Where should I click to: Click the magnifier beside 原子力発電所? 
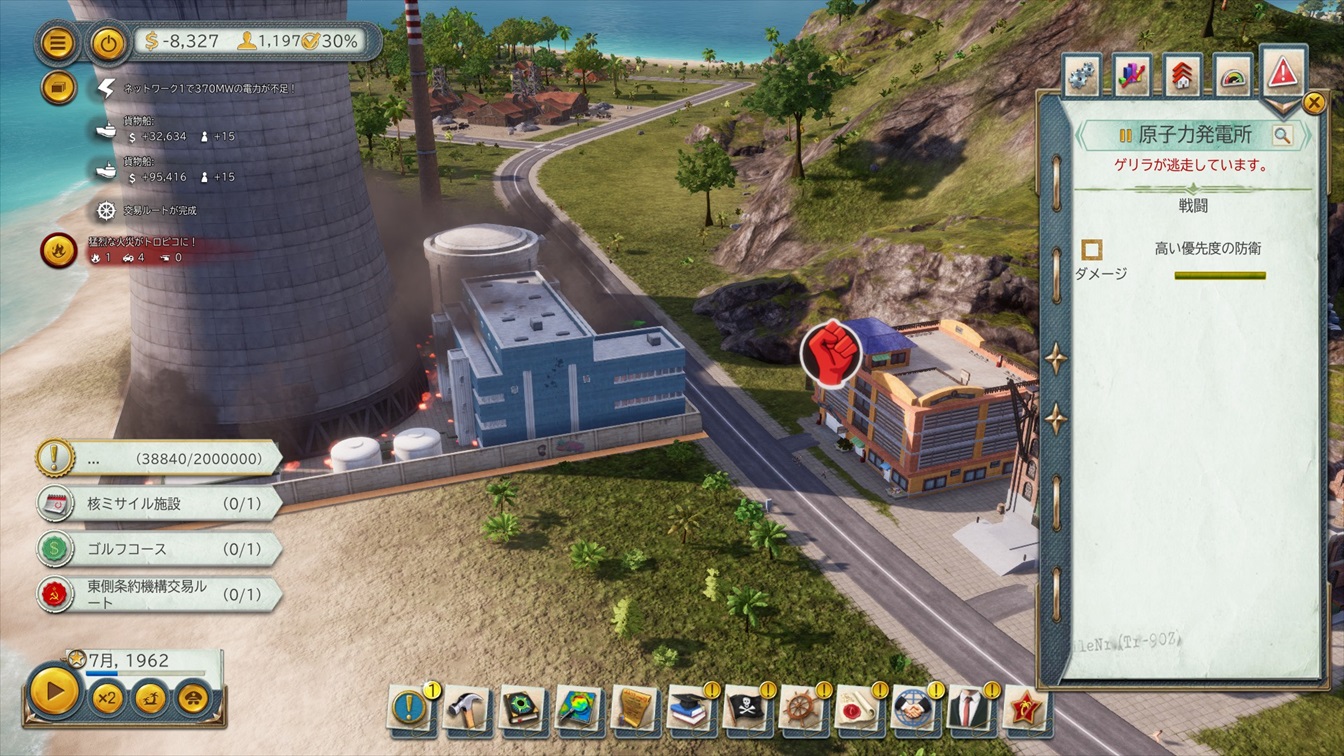click(x=1282, y=135)
